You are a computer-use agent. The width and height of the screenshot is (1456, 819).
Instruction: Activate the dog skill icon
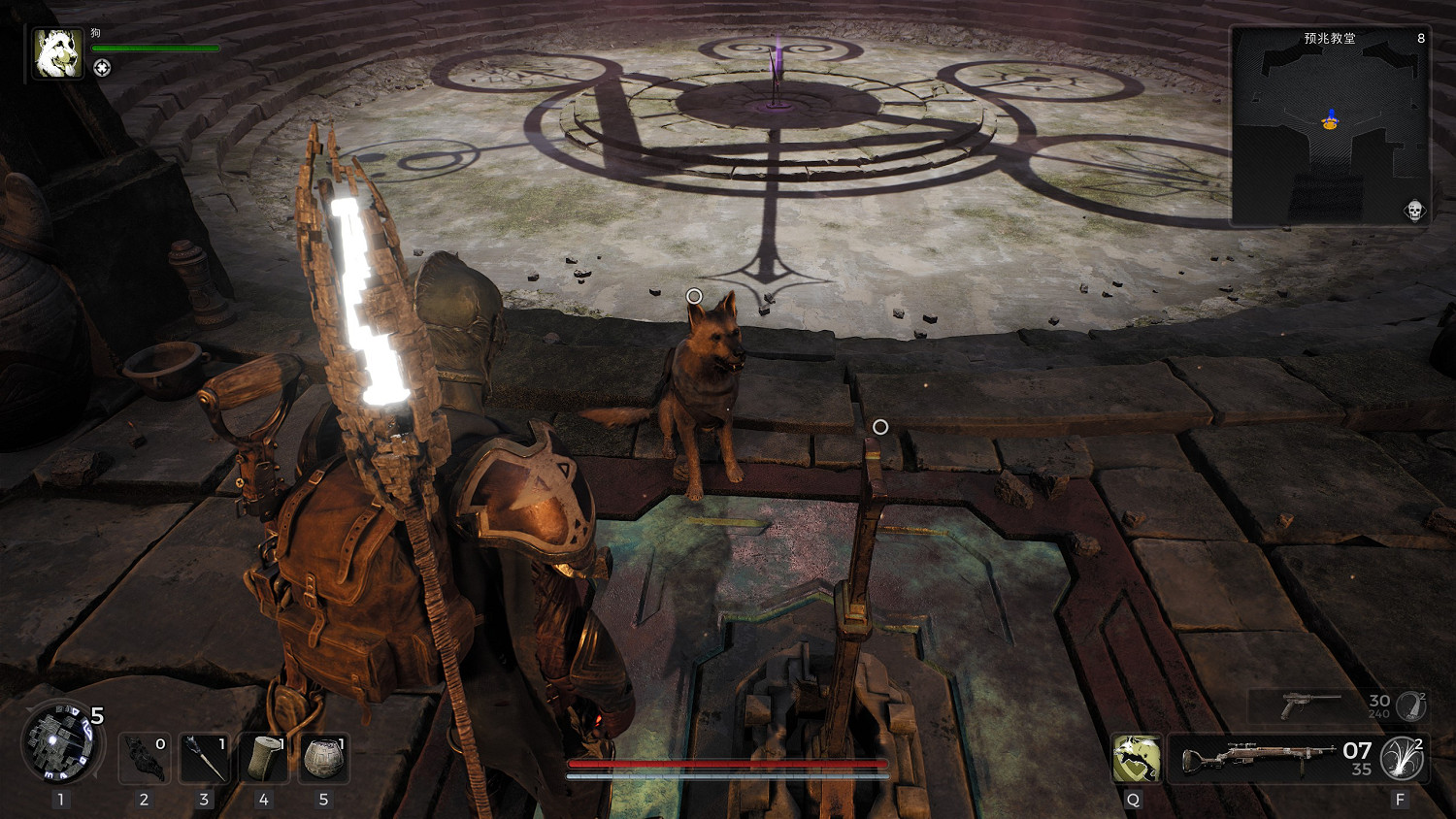click(1136, 758)
